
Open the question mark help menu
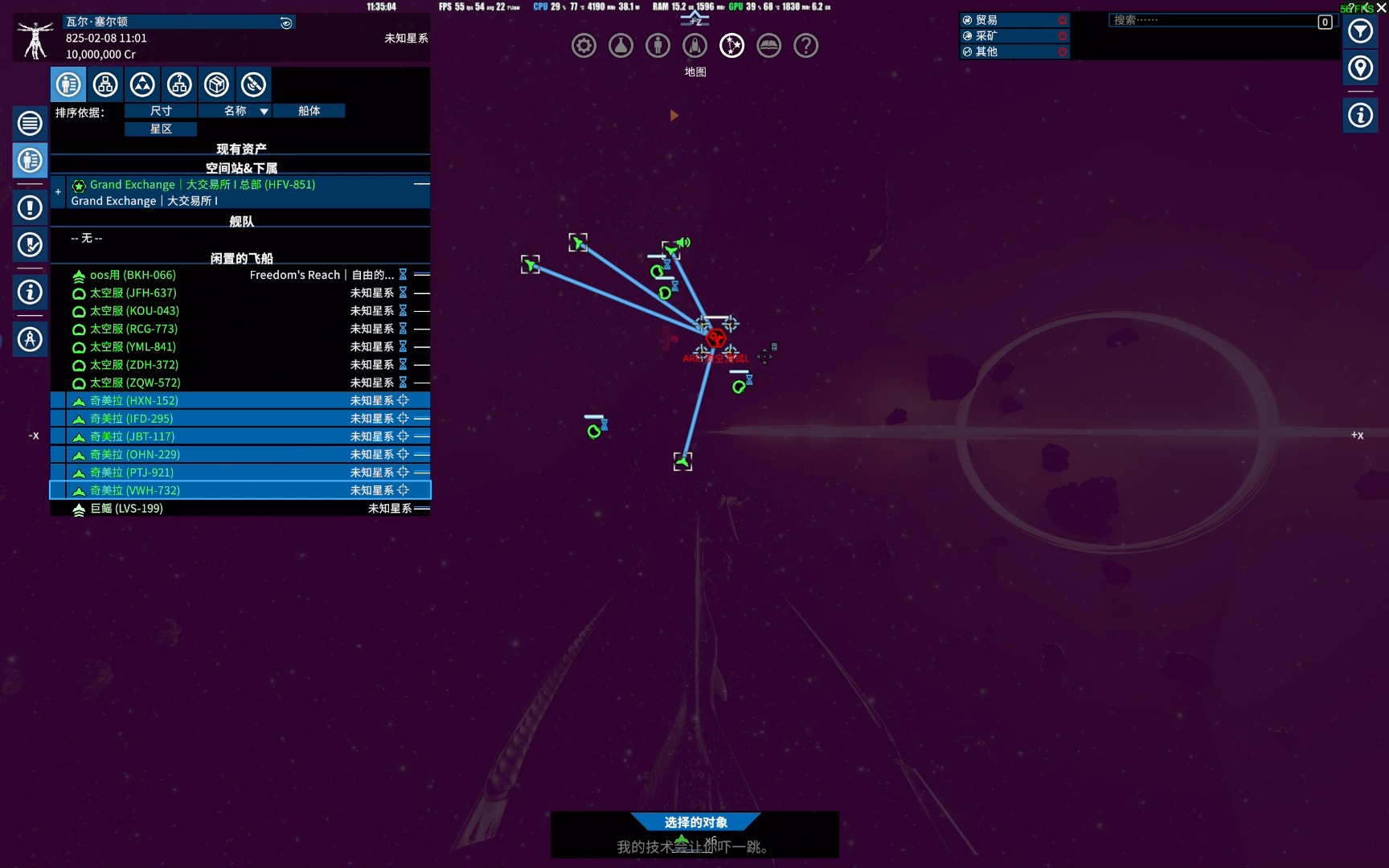(805, 46)
